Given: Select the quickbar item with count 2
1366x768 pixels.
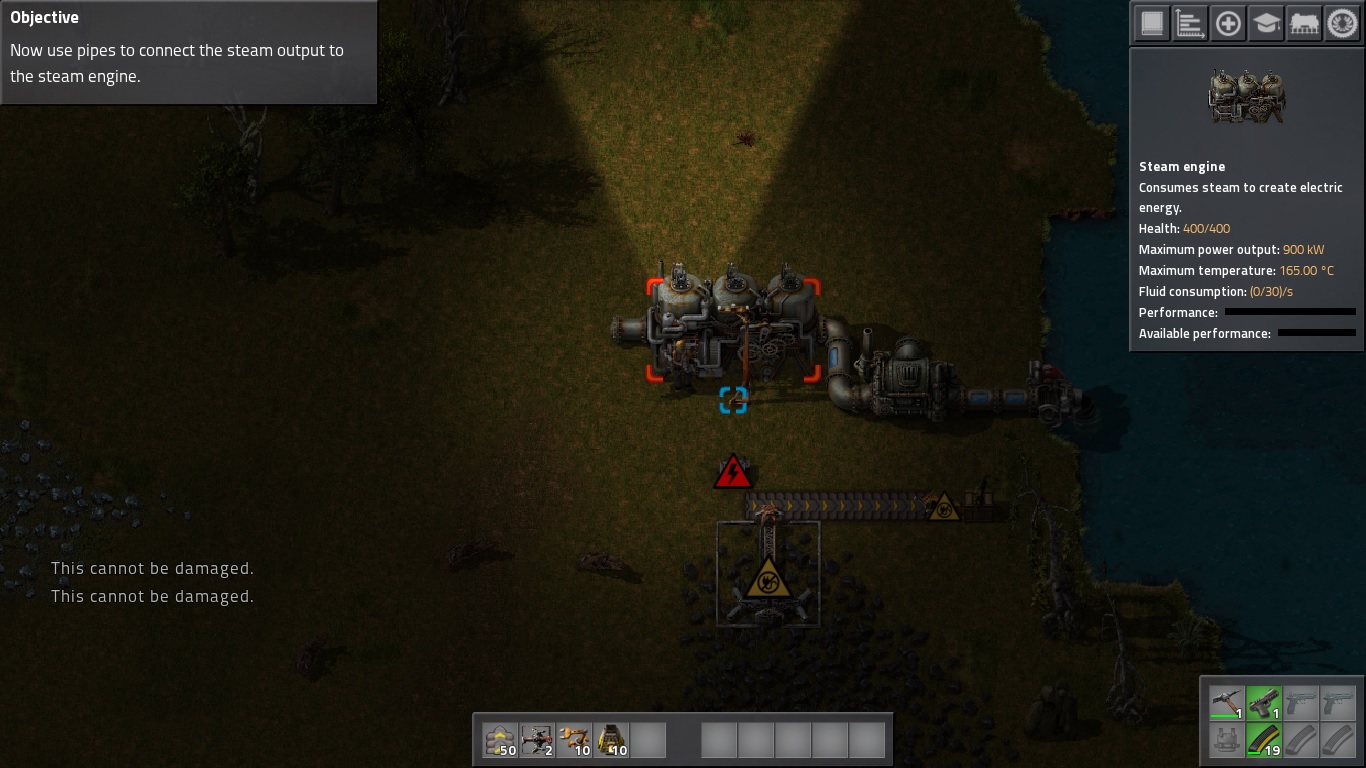Looking at the screenshot, I should pos(537,740).
